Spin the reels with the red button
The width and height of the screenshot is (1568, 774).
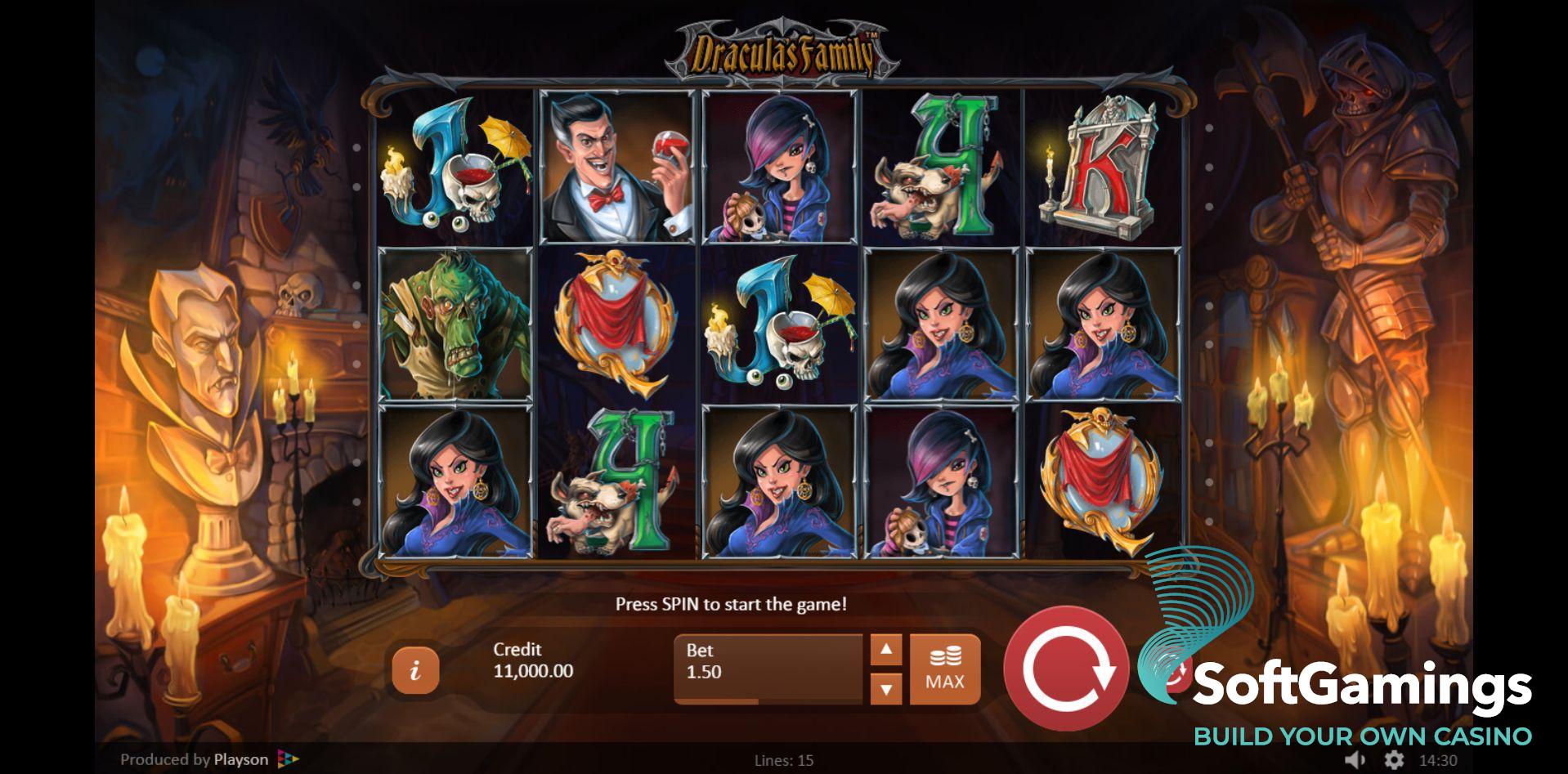click(x=1066, y=669)
